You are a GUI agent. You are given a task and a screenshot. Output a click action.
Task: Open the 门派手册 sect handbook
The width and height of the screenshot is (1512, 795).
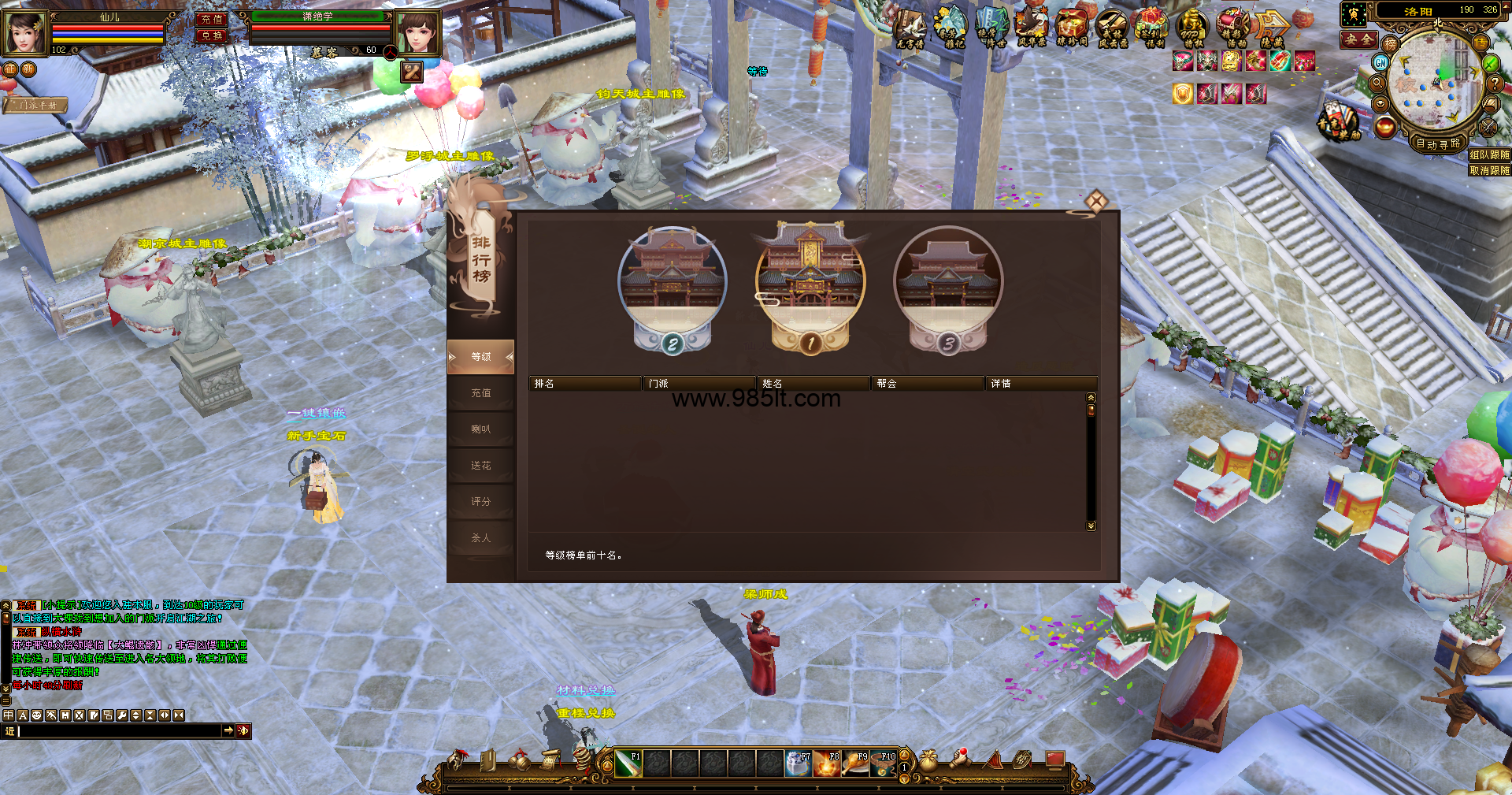point(38,105)
